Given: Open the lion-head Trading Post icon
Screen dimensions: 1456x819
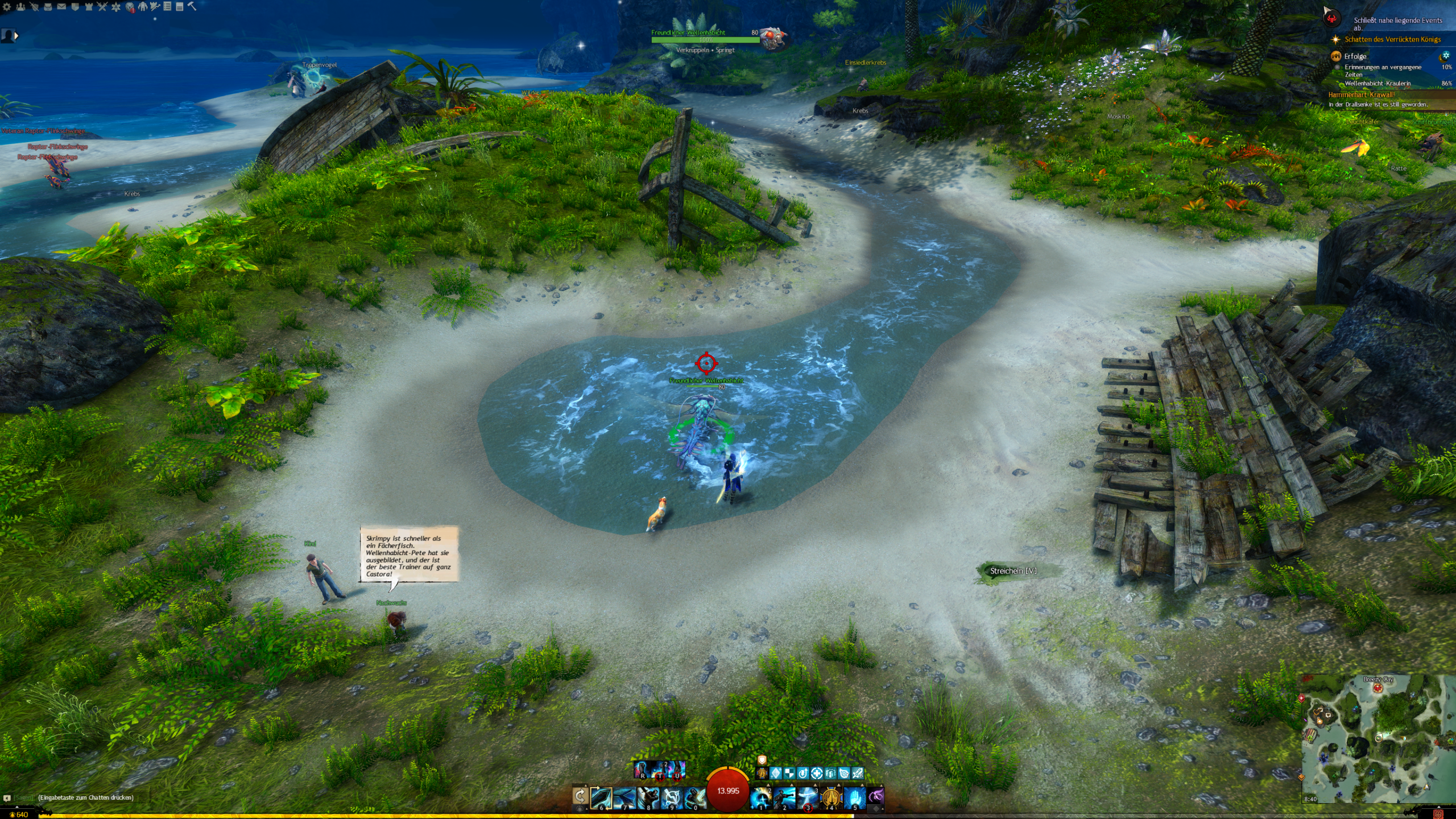Looking at the screenshot, I should (x=130, y=7).
